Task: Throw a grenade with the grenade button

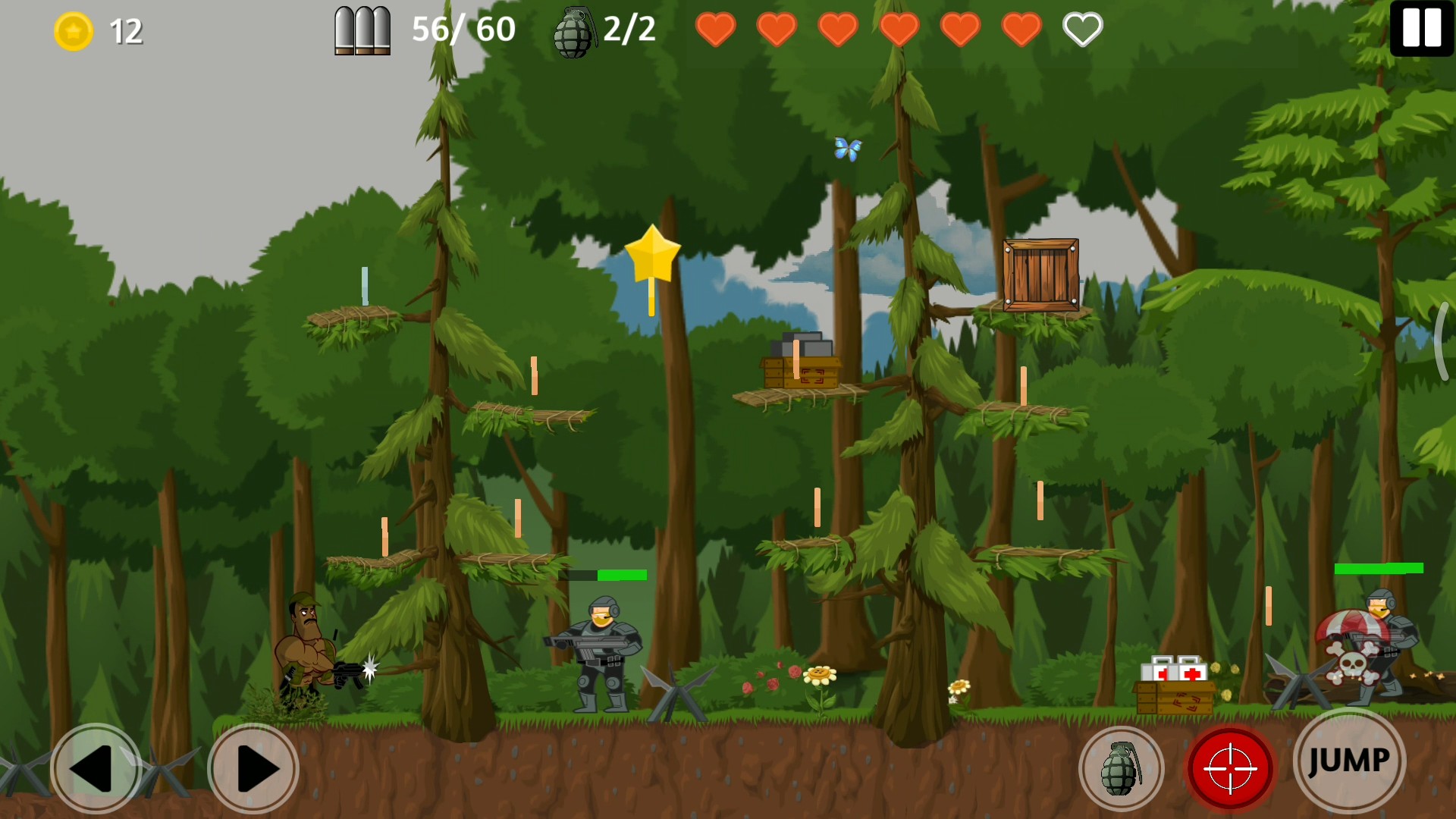Action: pos(1121,768)
